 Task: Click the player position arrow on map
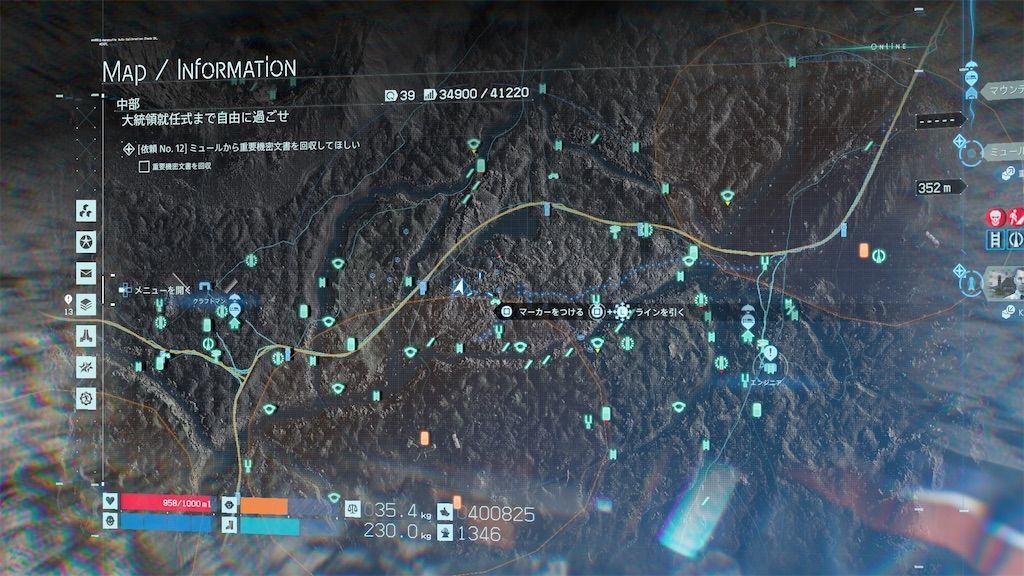click(459, 287)
